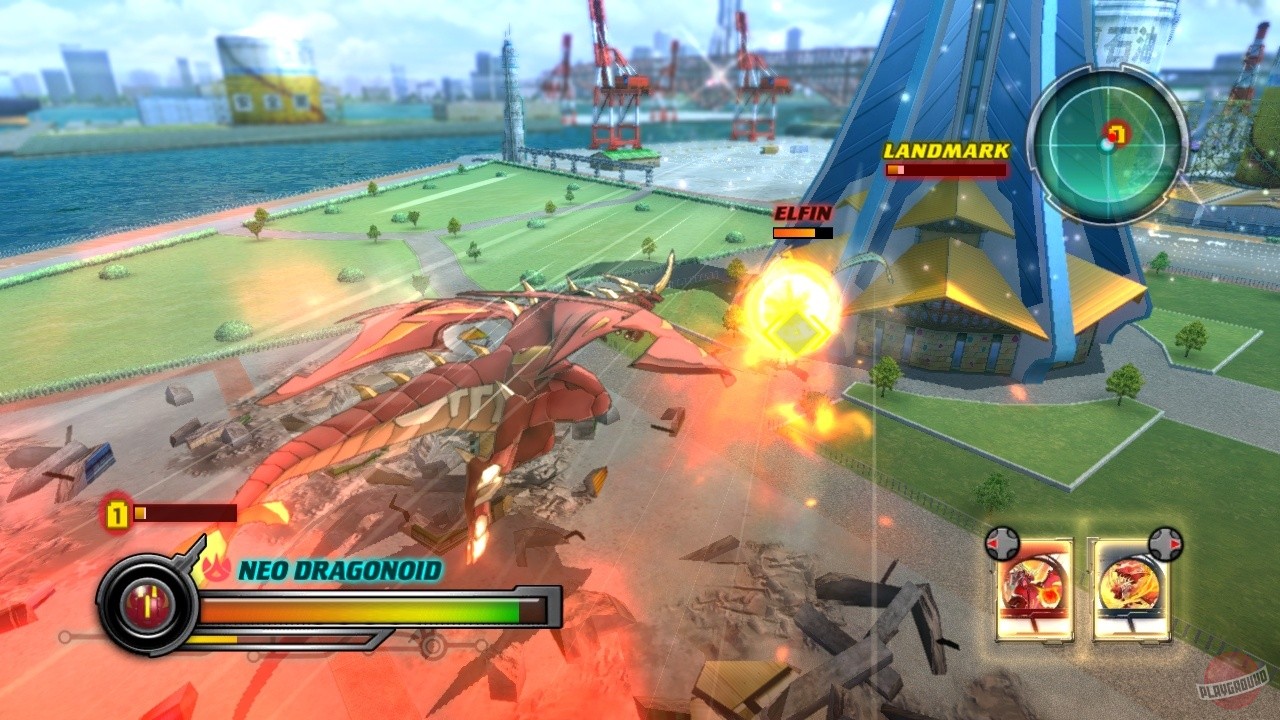Screen dimensions: 1280x720
Task: Select the red-framed ability card
Action: click(1034, 590)
